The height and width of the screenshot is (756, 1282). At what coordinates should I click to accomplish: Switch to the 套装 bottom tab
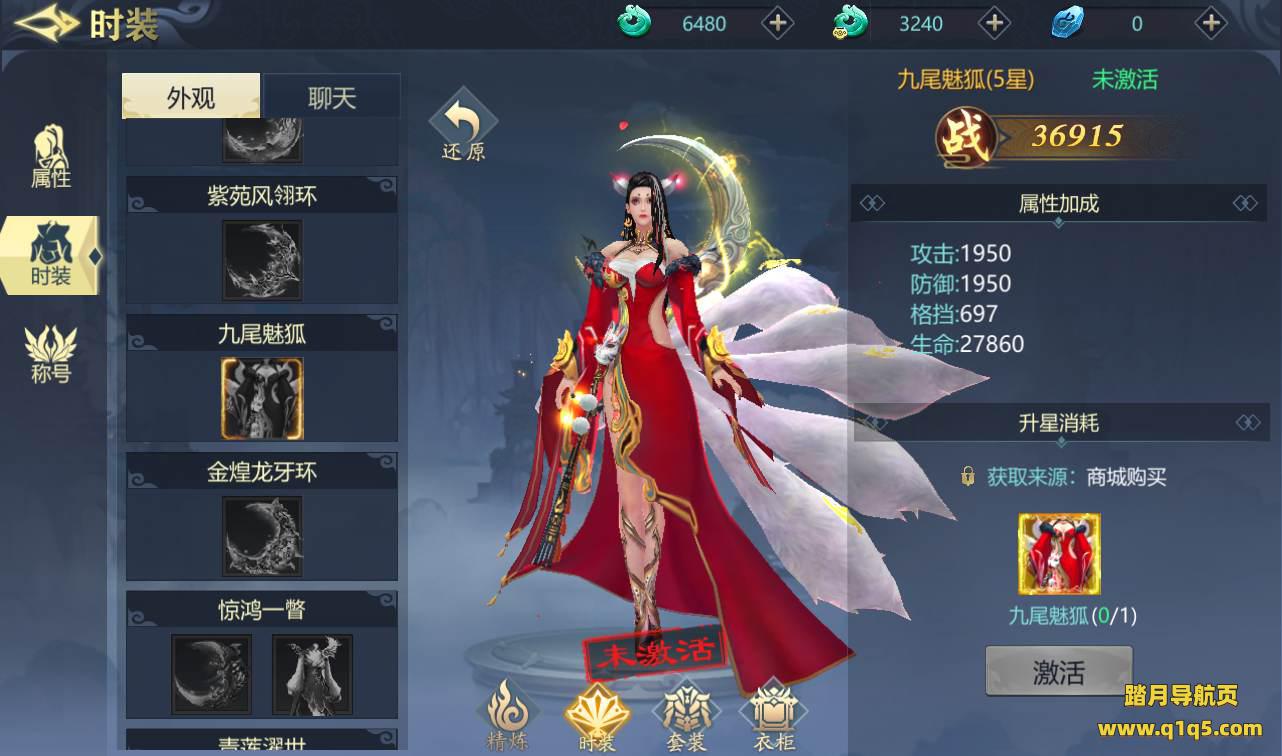(x=685, y=715)
